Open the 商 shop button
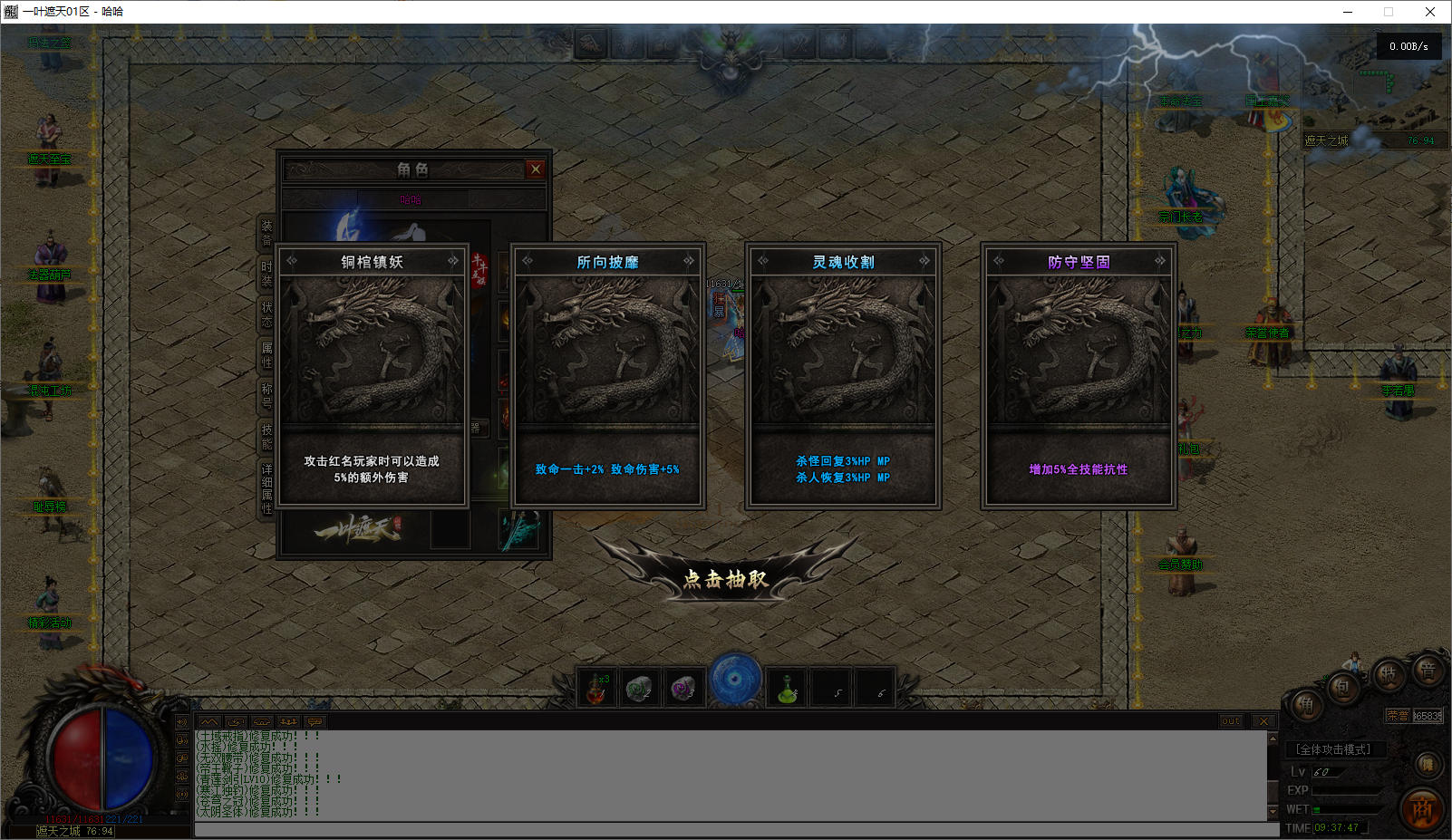This screenshot has width=1452, height=840. 1422,809
